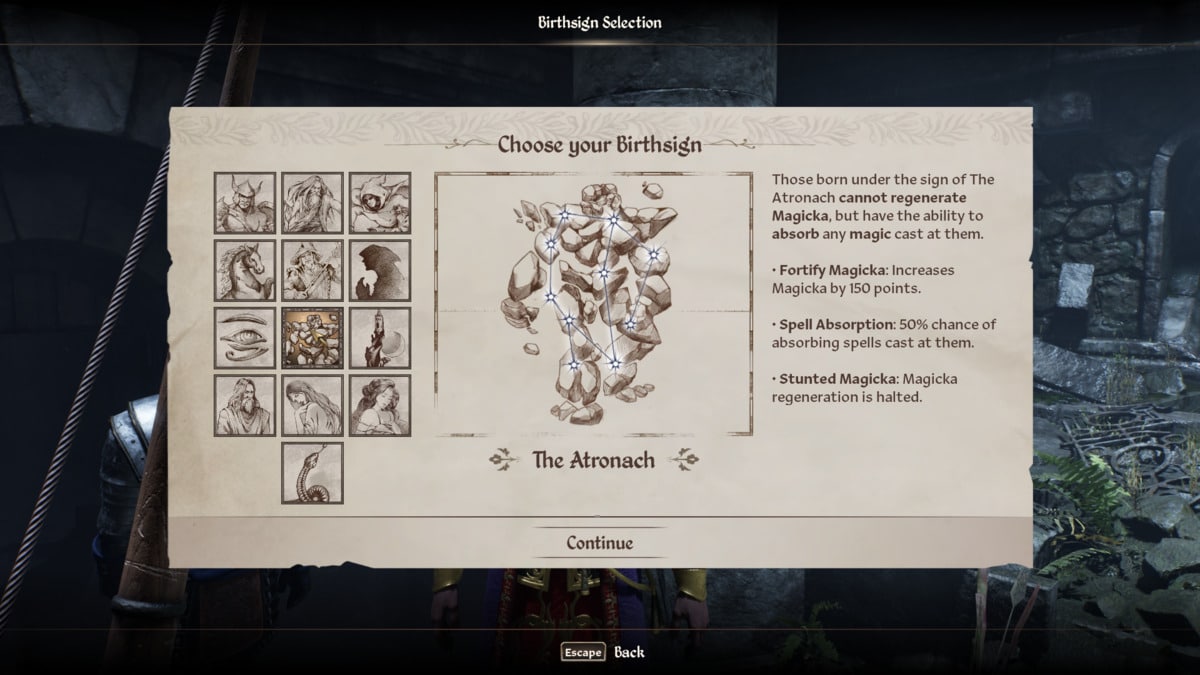Select the Serpent birthsign snake tile
The width and height of the screenshot is (1200, 675).
click(312, 473)
